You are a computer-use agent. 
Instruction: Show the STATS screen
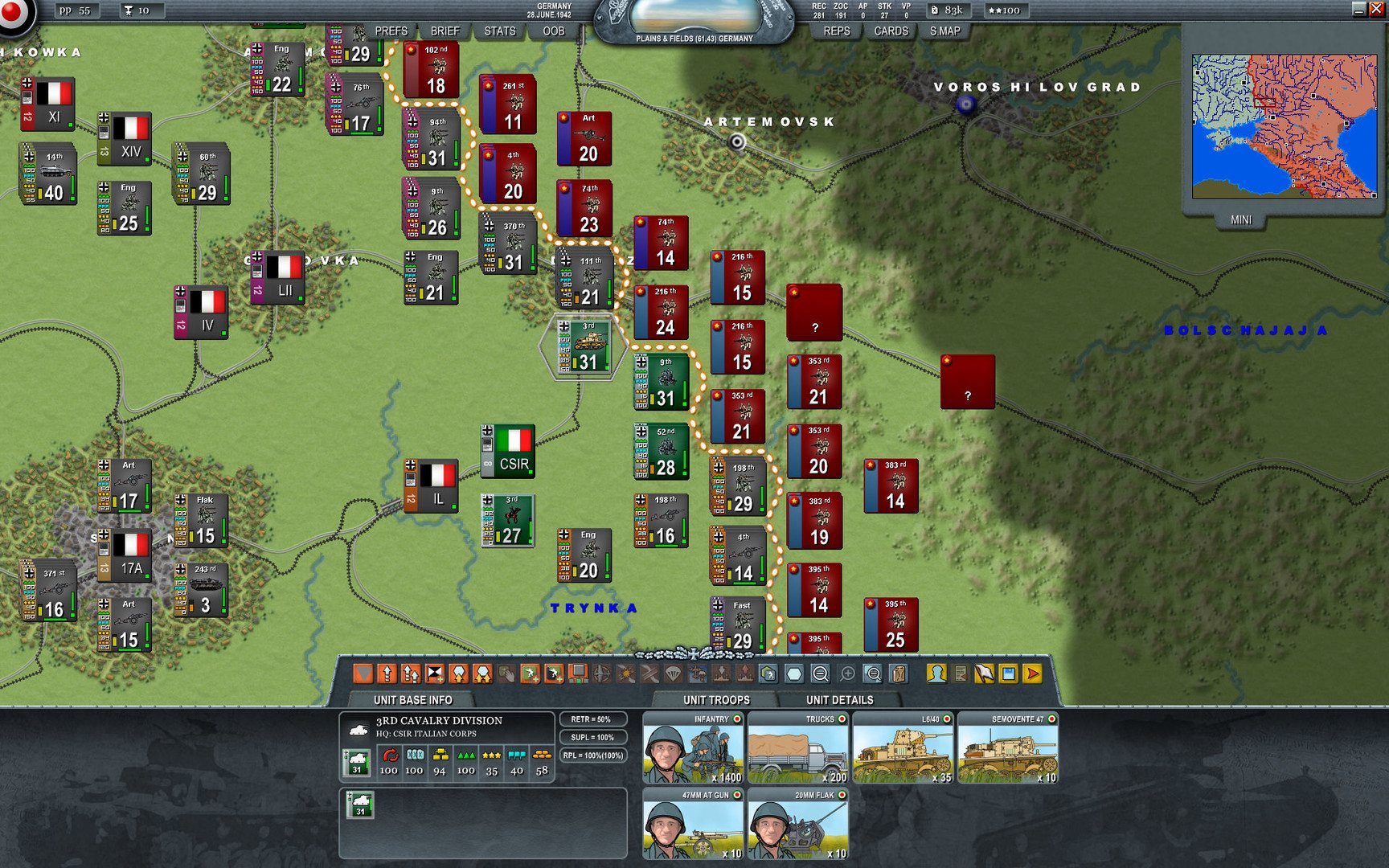[x=499, y=31]
